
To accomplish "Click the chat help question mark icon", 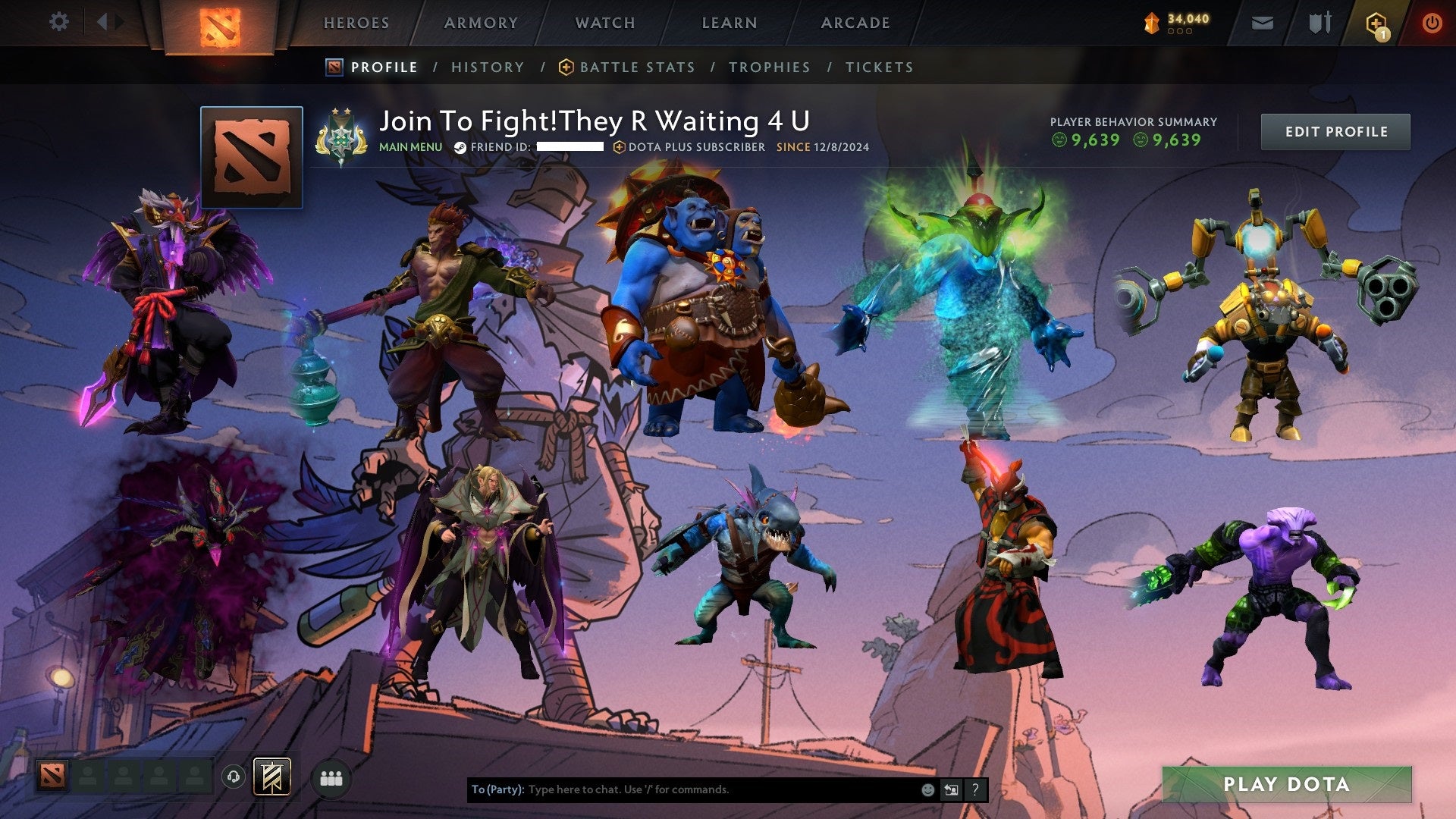I will (x=975, y=789).
